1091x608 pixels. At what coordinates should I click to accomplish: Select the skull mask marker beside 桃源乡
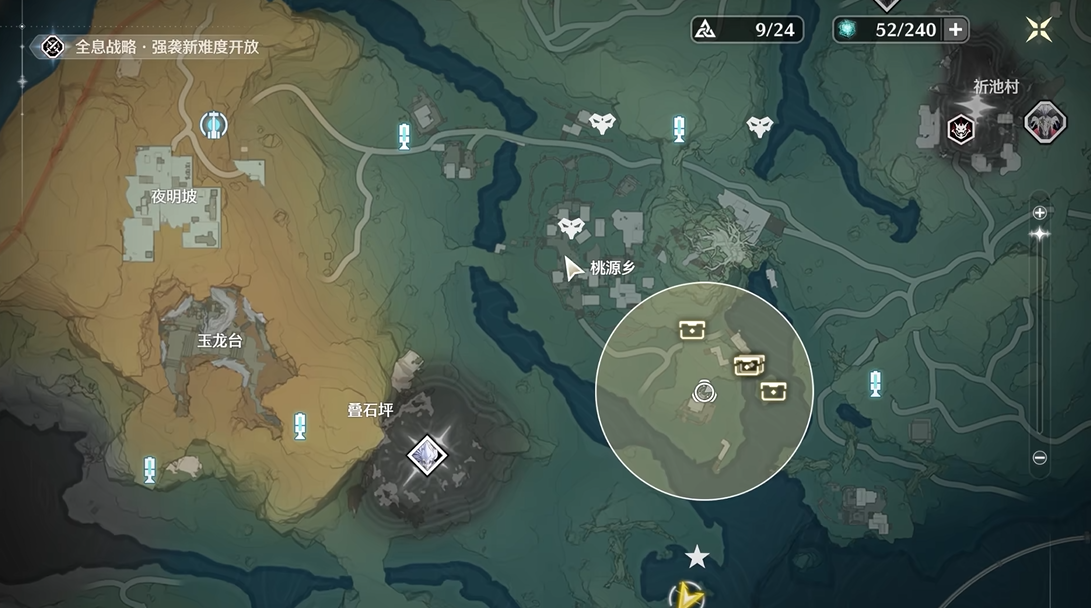tap(571, 230)
